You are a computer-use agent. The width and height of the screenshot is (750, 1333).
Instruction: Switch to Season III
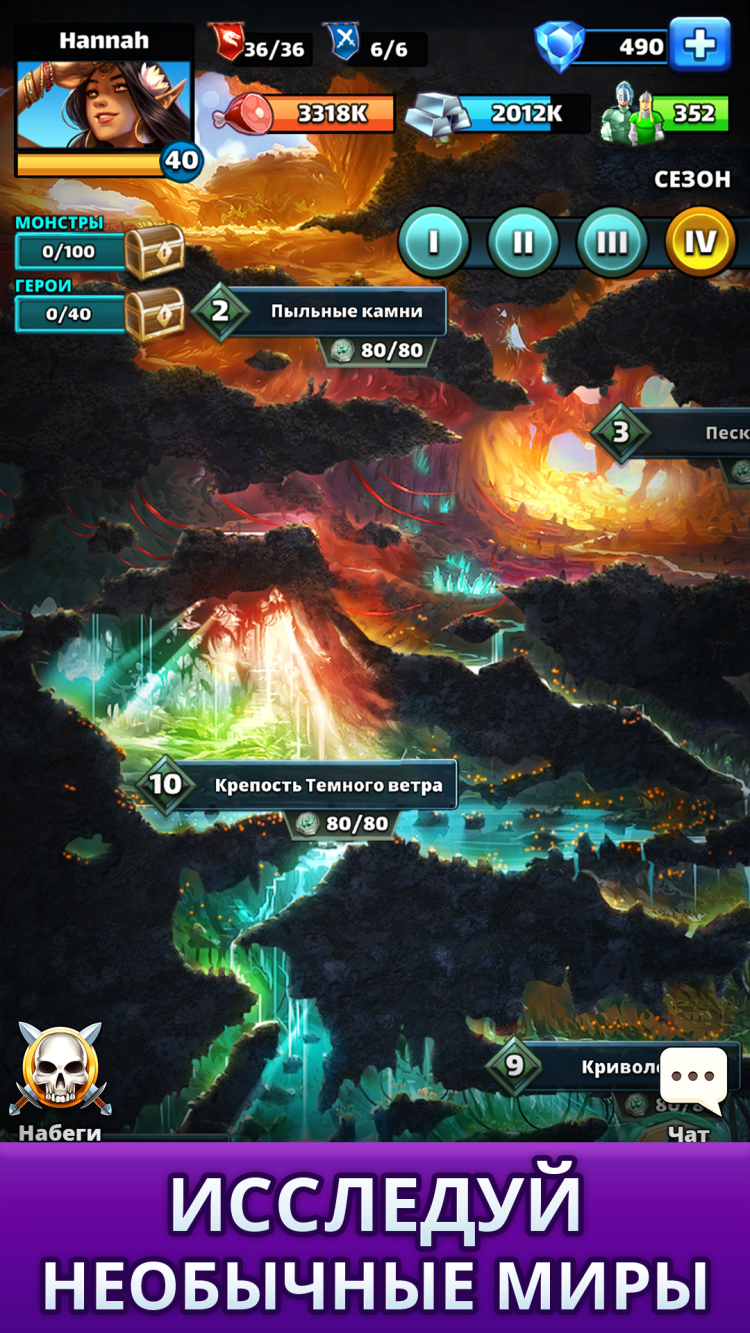point(611,242)
